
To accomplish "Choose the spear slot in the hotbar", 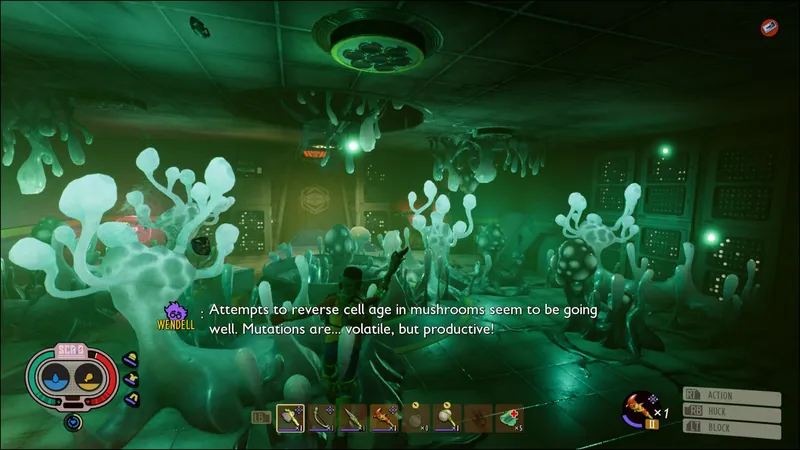I will tap(352, 418).
